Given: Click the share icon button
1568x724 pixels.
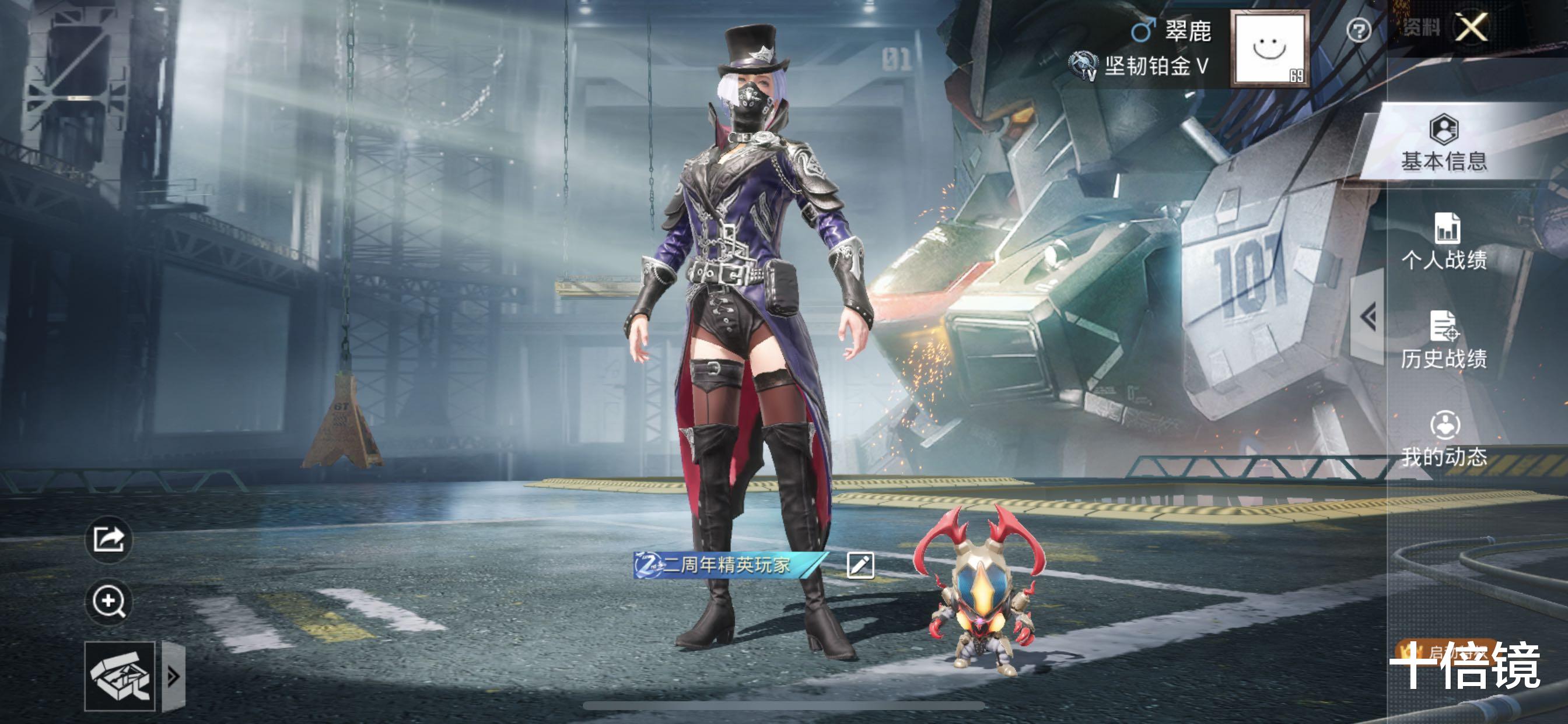Looking at the screenshot, I should click(109, 539).
